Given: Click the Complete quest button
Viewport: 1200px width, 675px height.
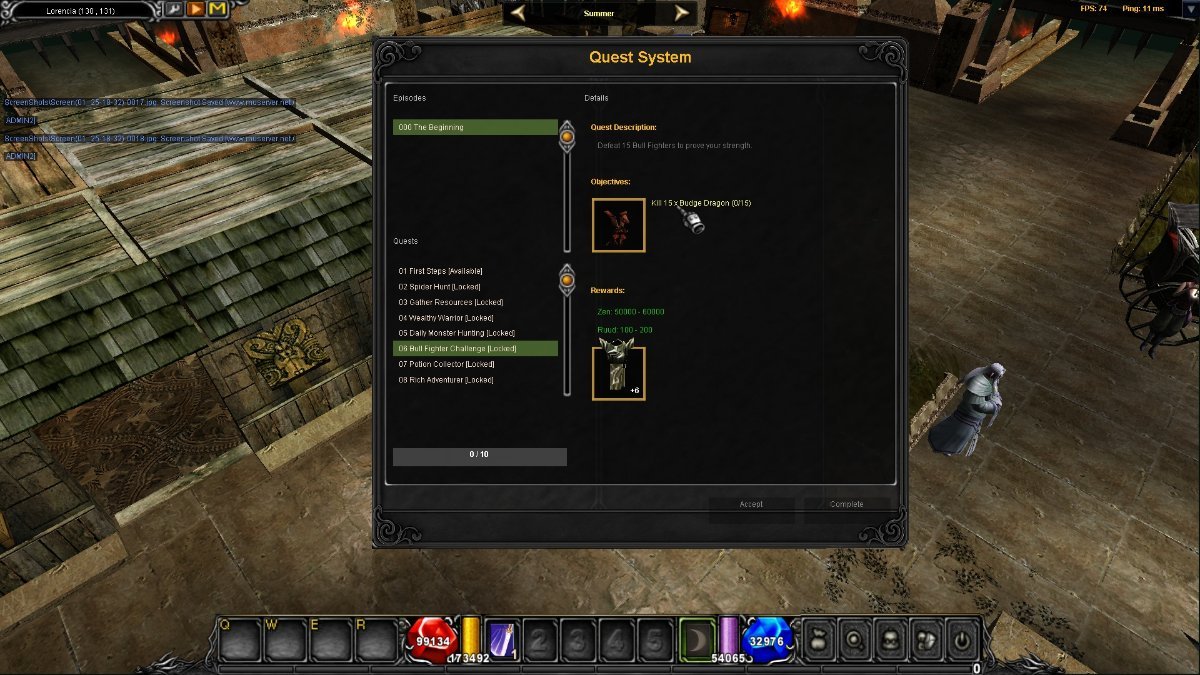Looking at the screenshot, I should tap(847, 505).
